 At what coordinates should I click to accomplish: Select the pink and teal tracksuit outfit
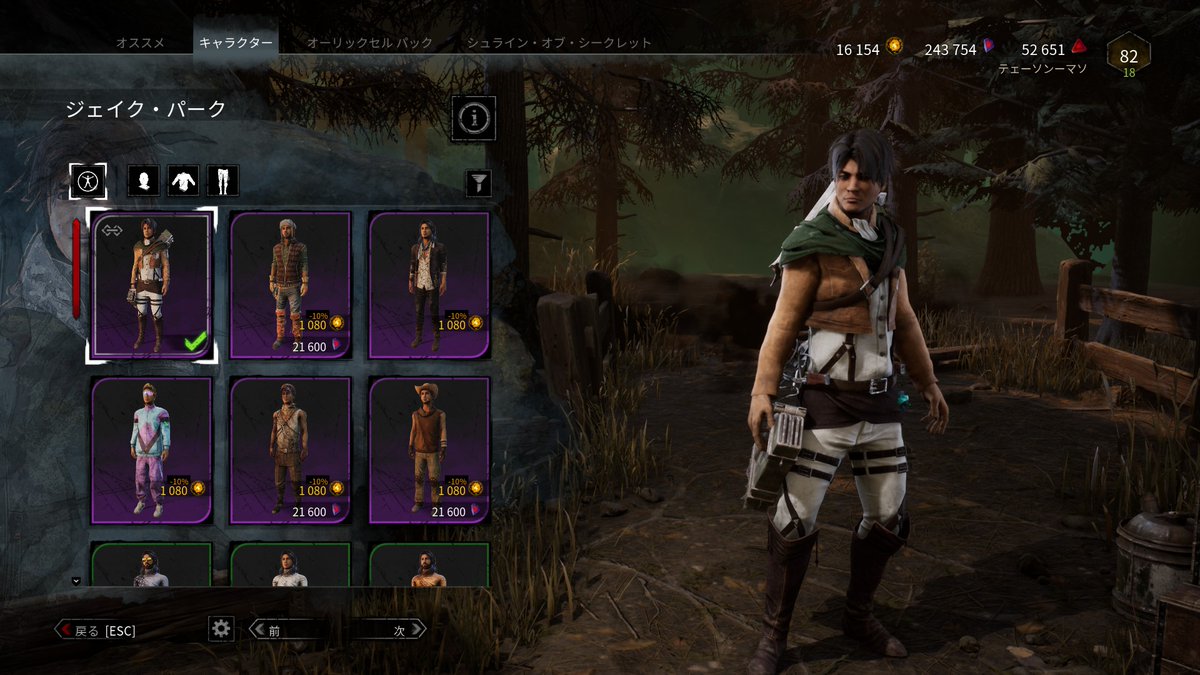click(x=151, y=450)
